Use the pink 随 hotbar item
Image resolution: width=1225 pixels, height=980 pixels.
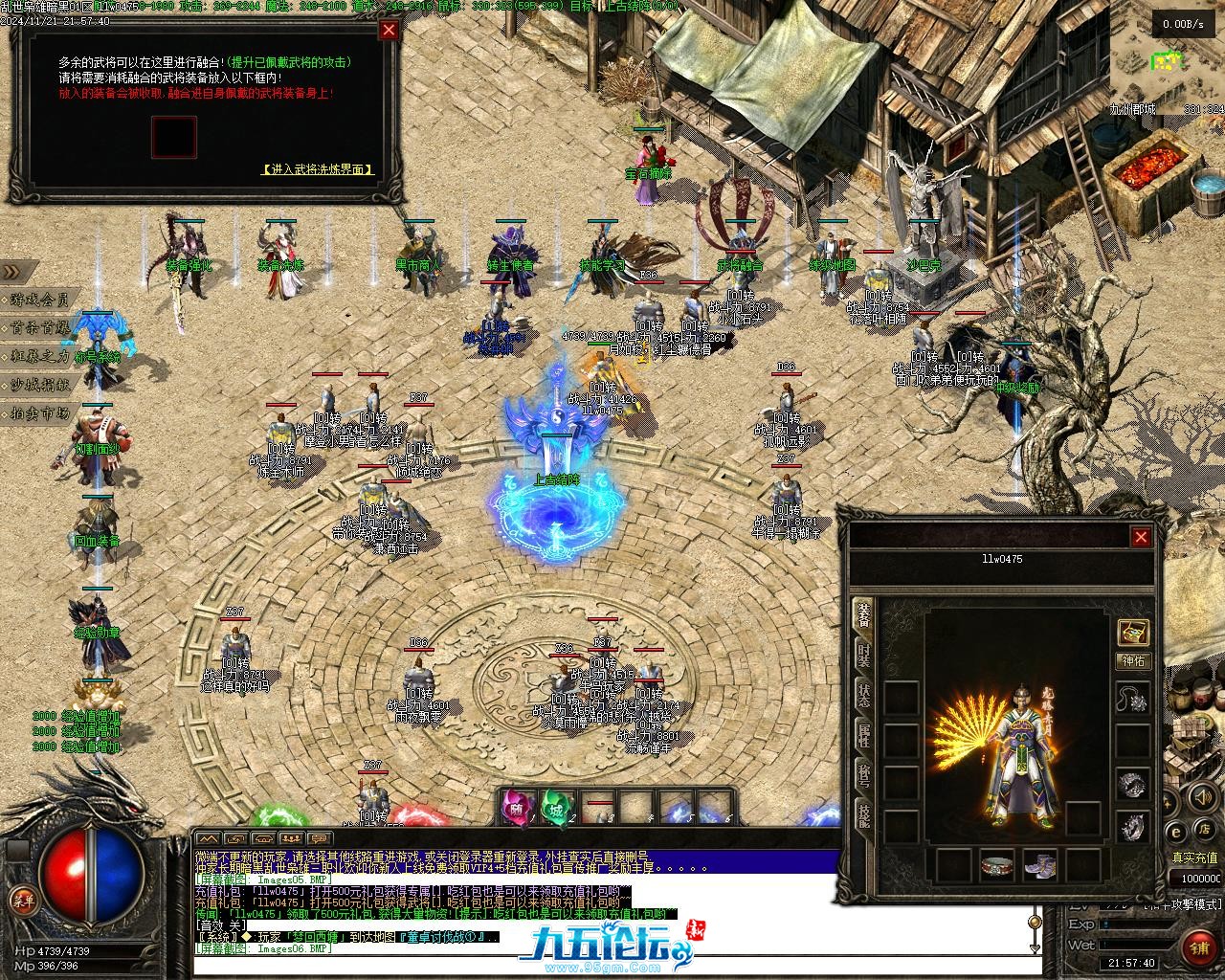click(517, 808)
